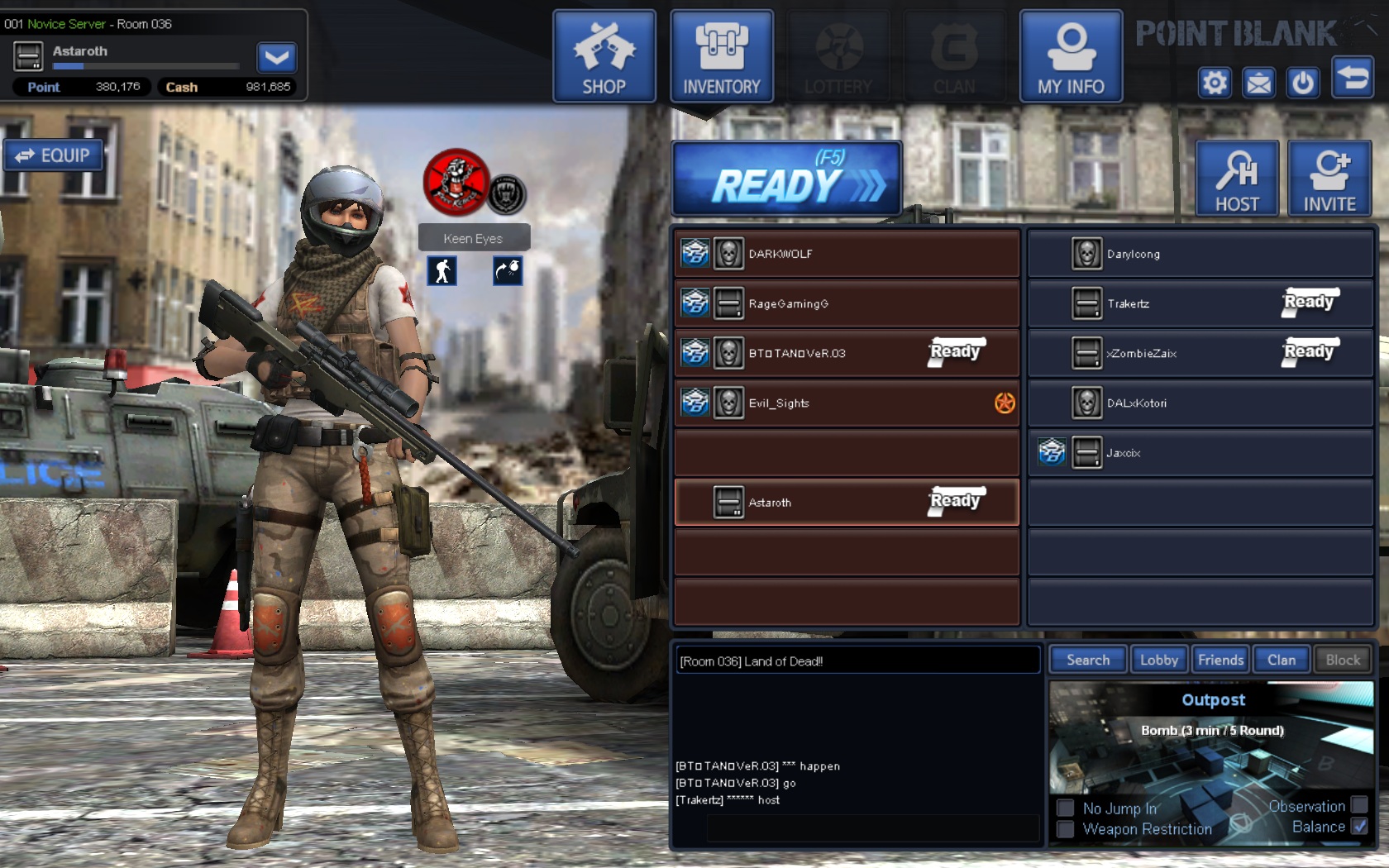Open the mail envelope icon

(1259, 83)
